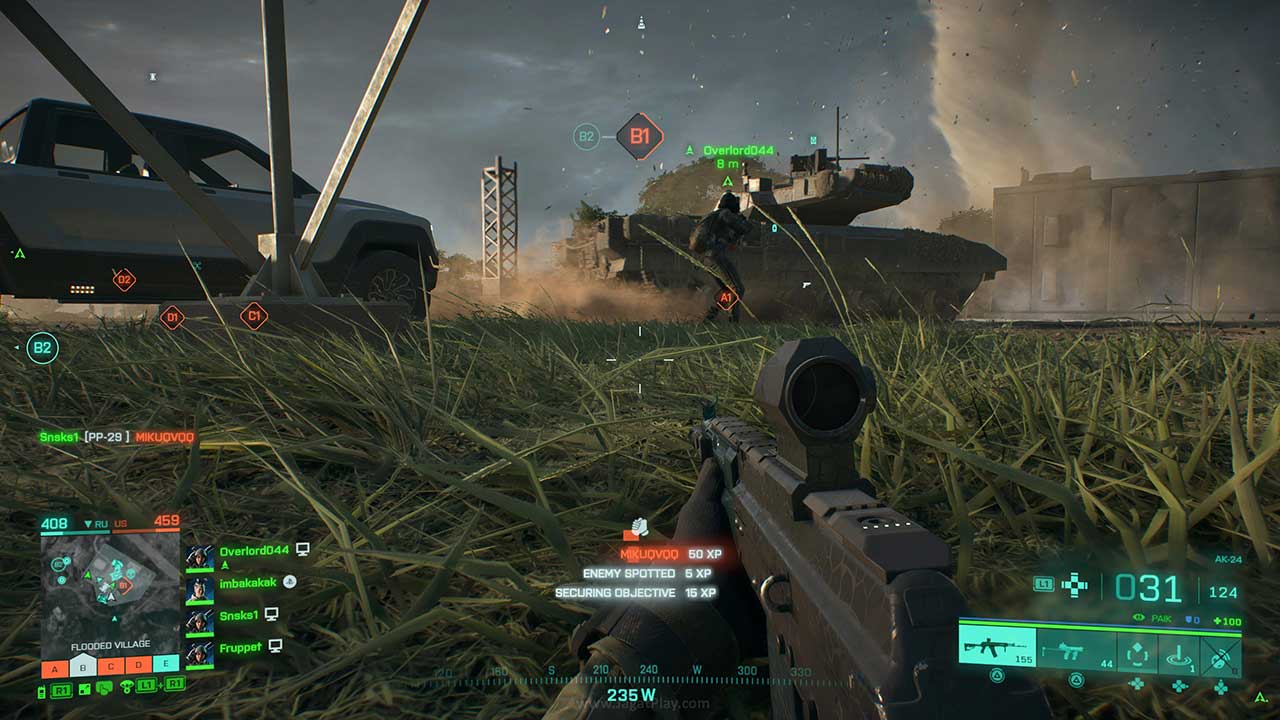The image size is (1280, 720).
Task: Click the walkie-talkie icon beside R1 prompt
Action: tap(41, 692)
